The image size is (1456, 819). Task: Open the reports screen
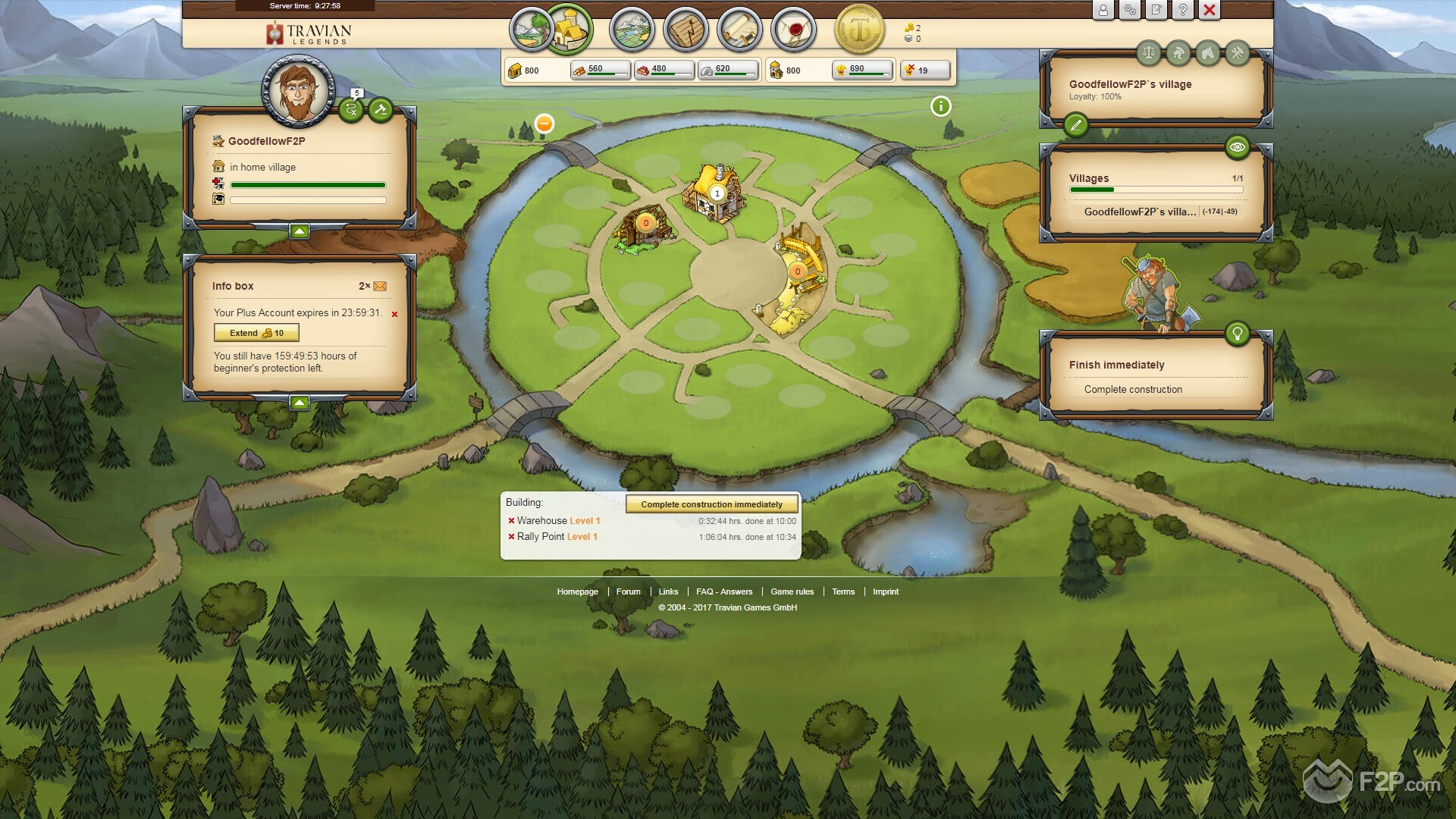click(739, 30)
